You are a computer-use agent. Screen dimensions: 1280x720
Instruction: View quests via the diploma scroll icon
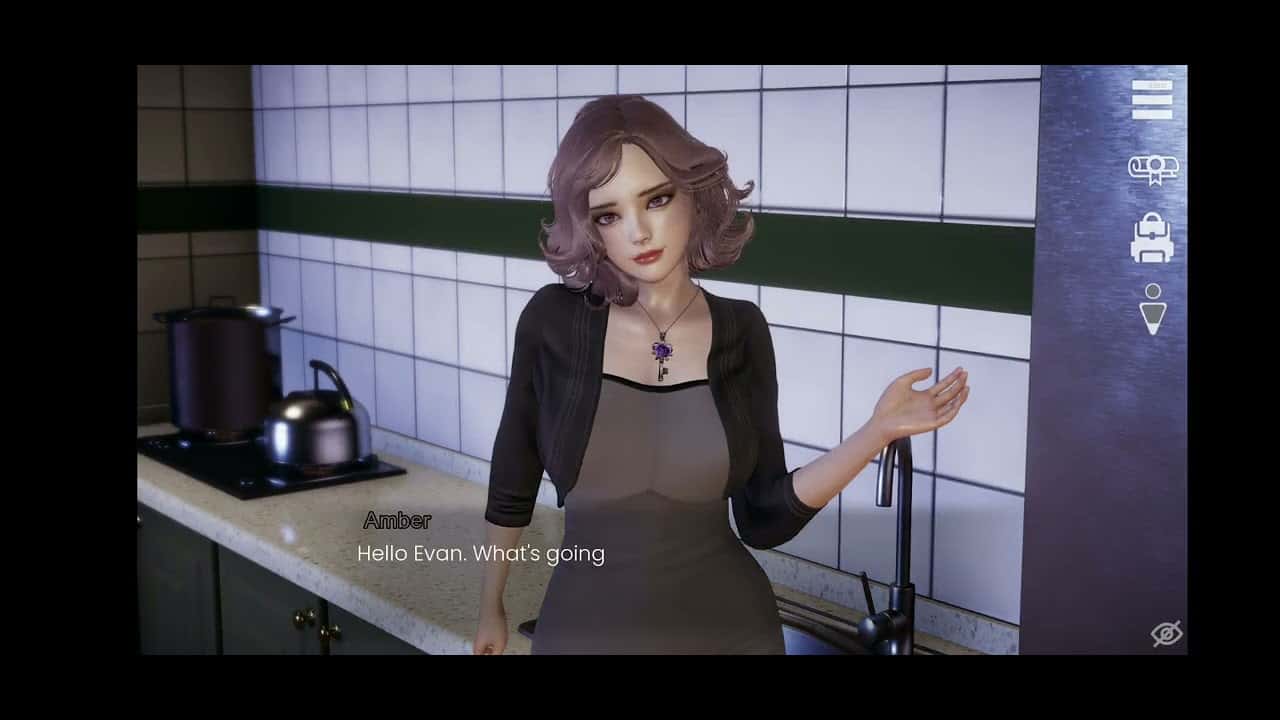click(x=1152, y=170)
